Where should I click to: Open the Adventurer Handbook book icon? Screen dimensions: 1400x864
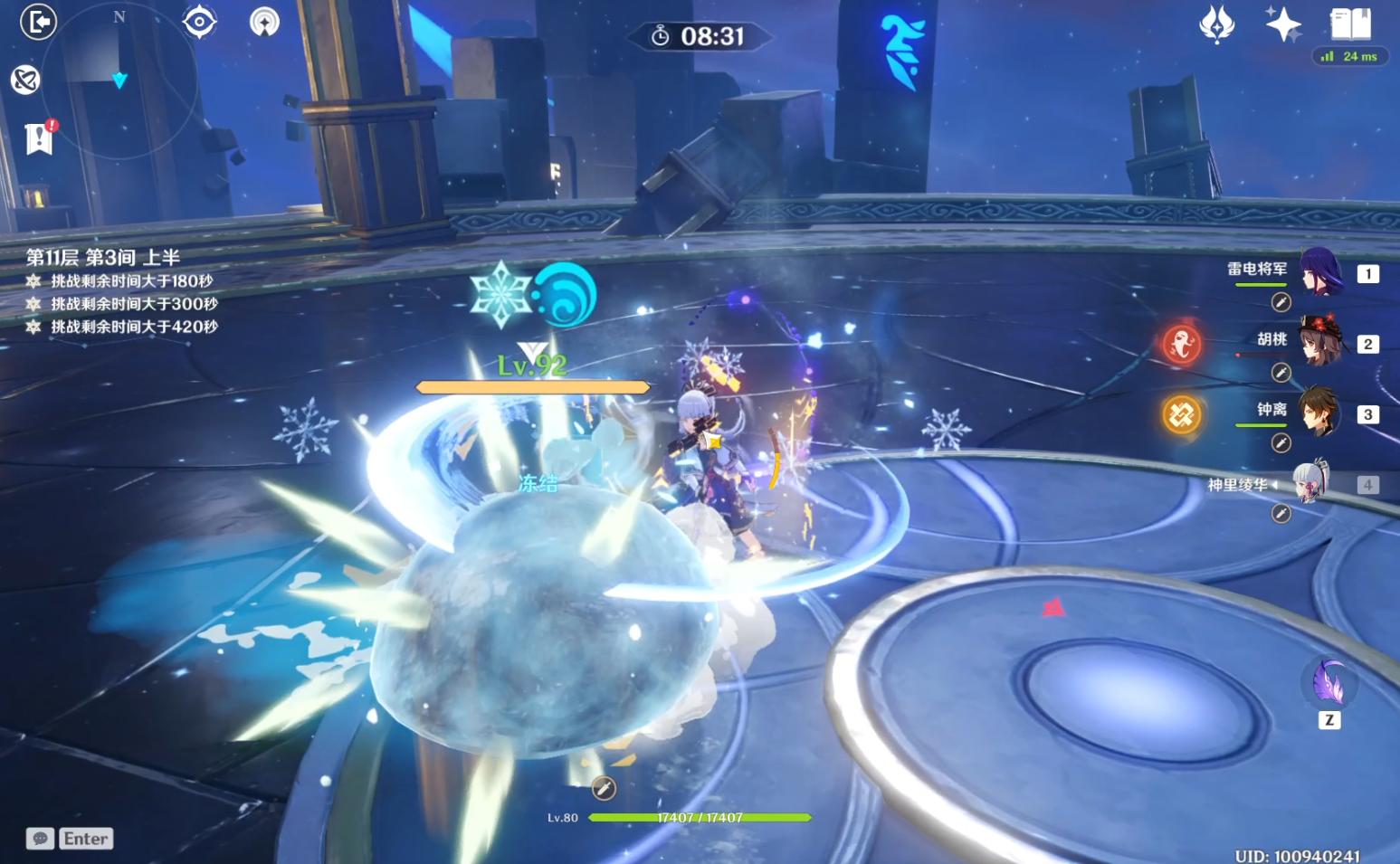pos(1350,24)
